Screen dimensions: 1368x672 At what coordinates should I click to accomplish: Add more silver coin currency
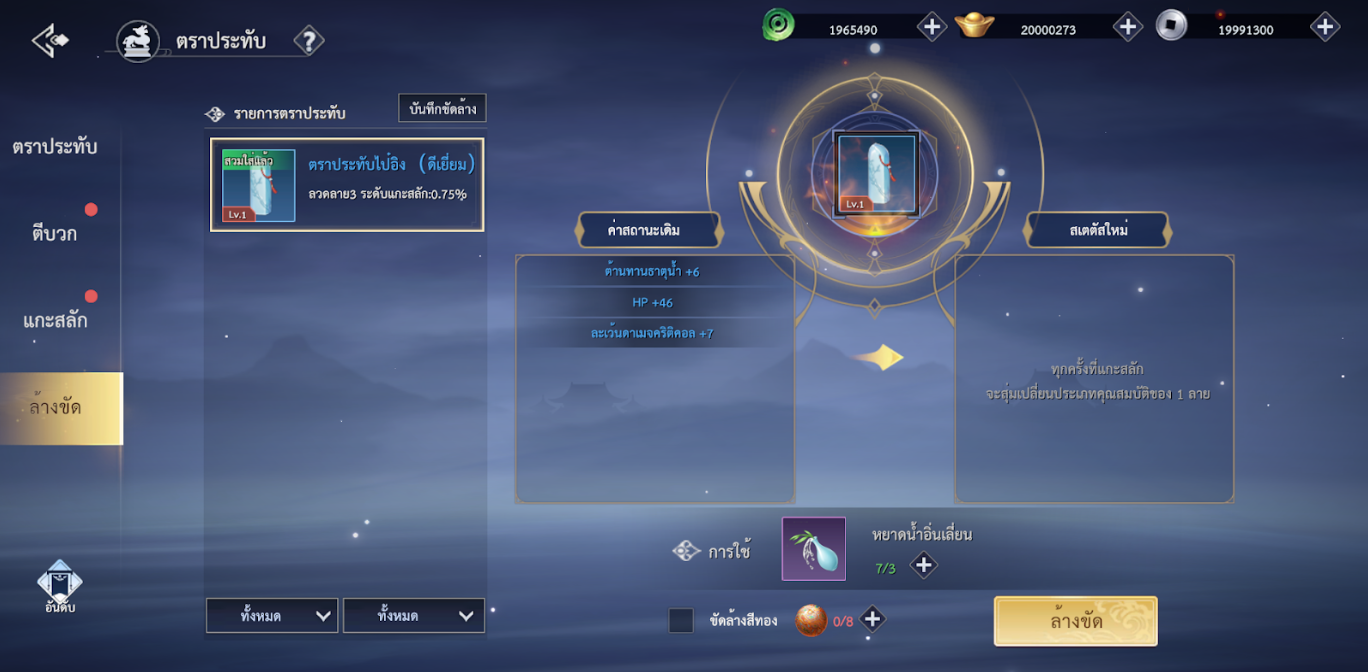pyautogui.click(x=1324, y=27)
